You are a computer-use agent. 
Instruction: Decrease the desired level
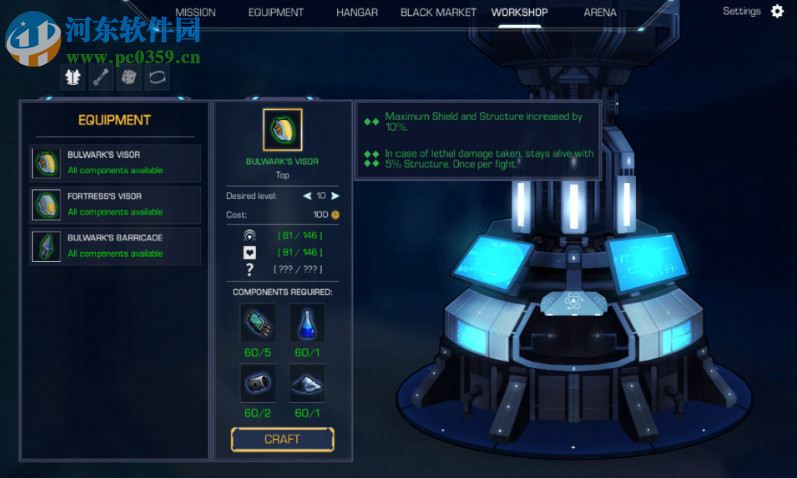click(307, 196)
